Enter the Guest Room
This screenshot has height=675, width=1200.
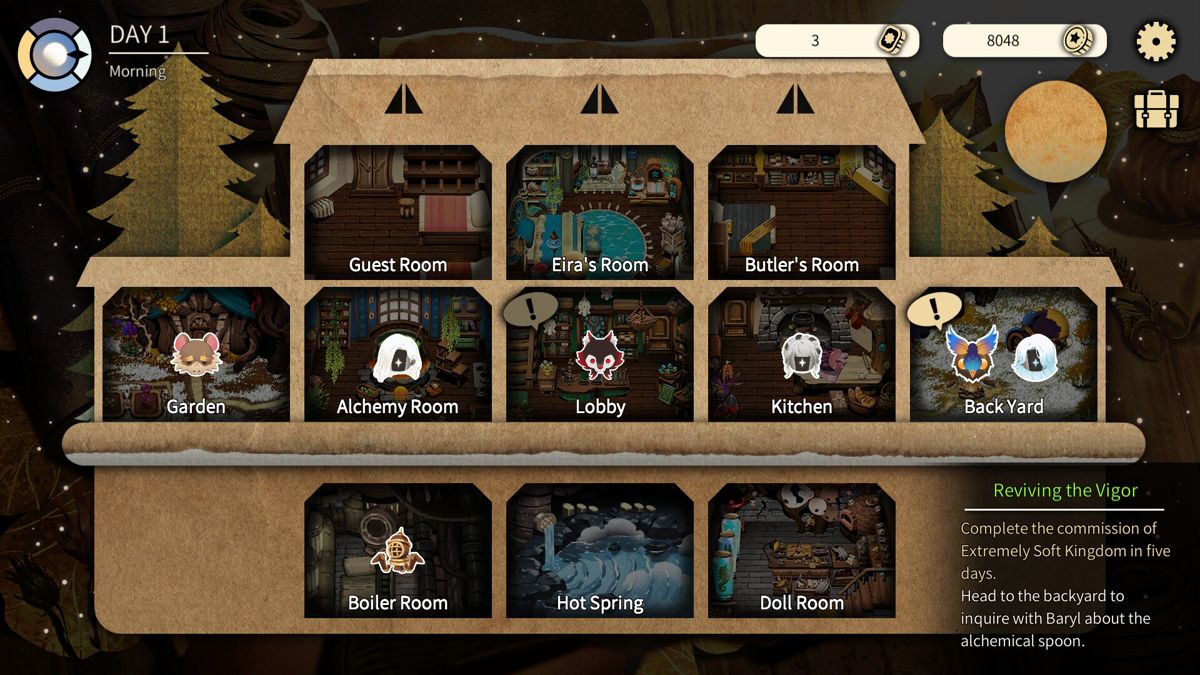[x=398, y=213]
